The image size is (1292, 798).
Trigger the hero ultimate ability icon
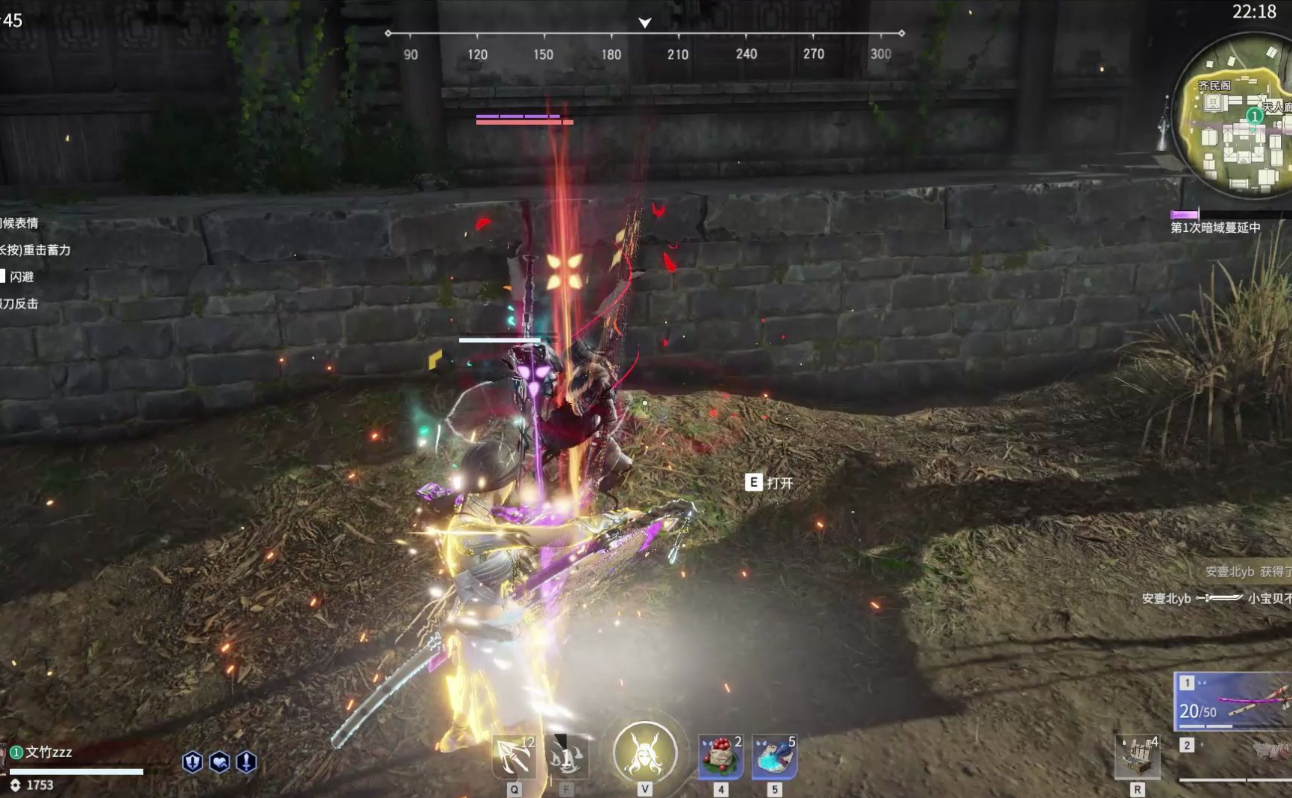point(645,752)
